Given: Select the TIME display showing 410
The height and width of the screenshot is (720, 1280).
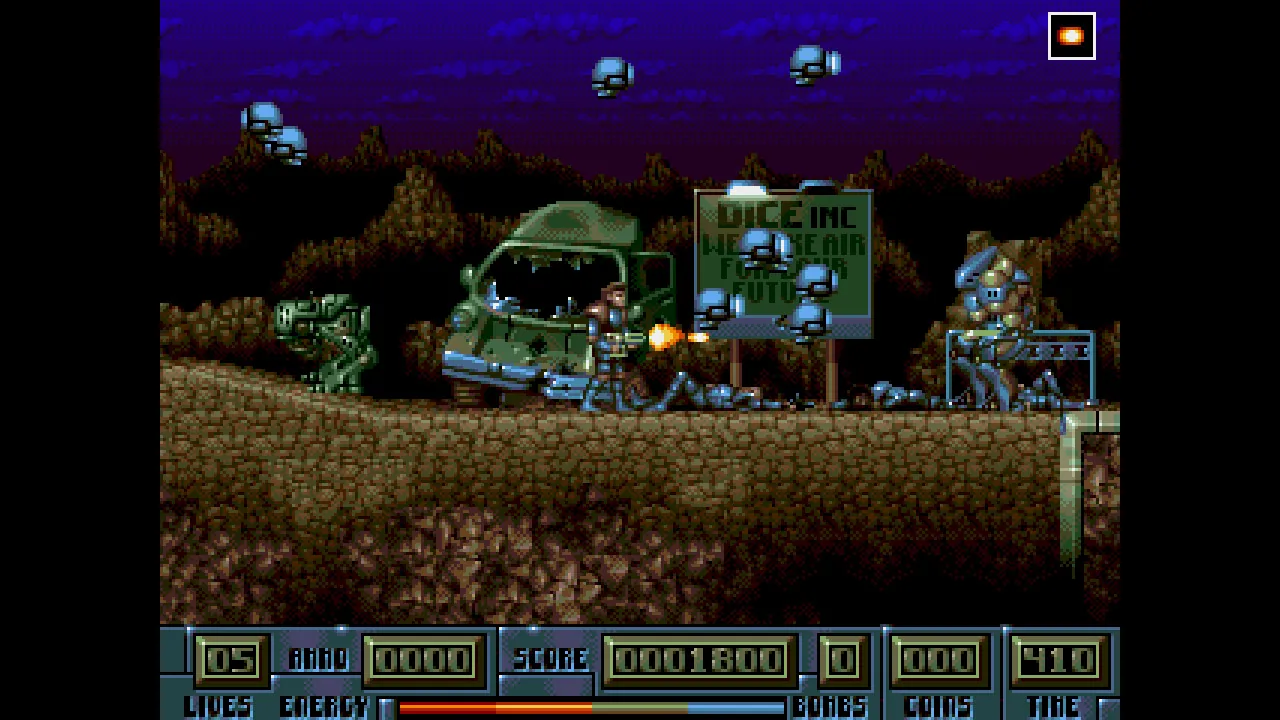Looking at the screenshot, I should pyautogui.click(x=1059, y=658).
